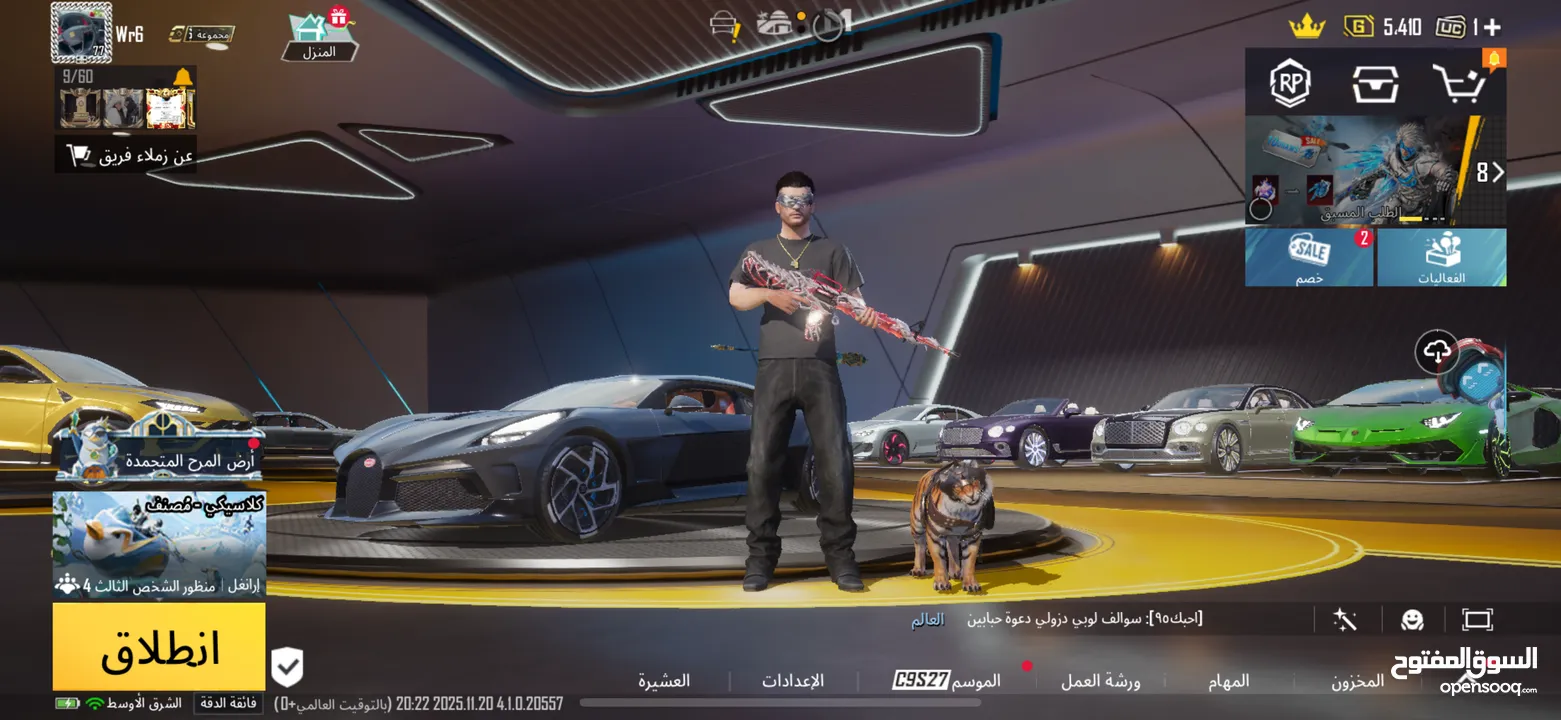Open the المخزون inventory menu

click(1357, 681)
